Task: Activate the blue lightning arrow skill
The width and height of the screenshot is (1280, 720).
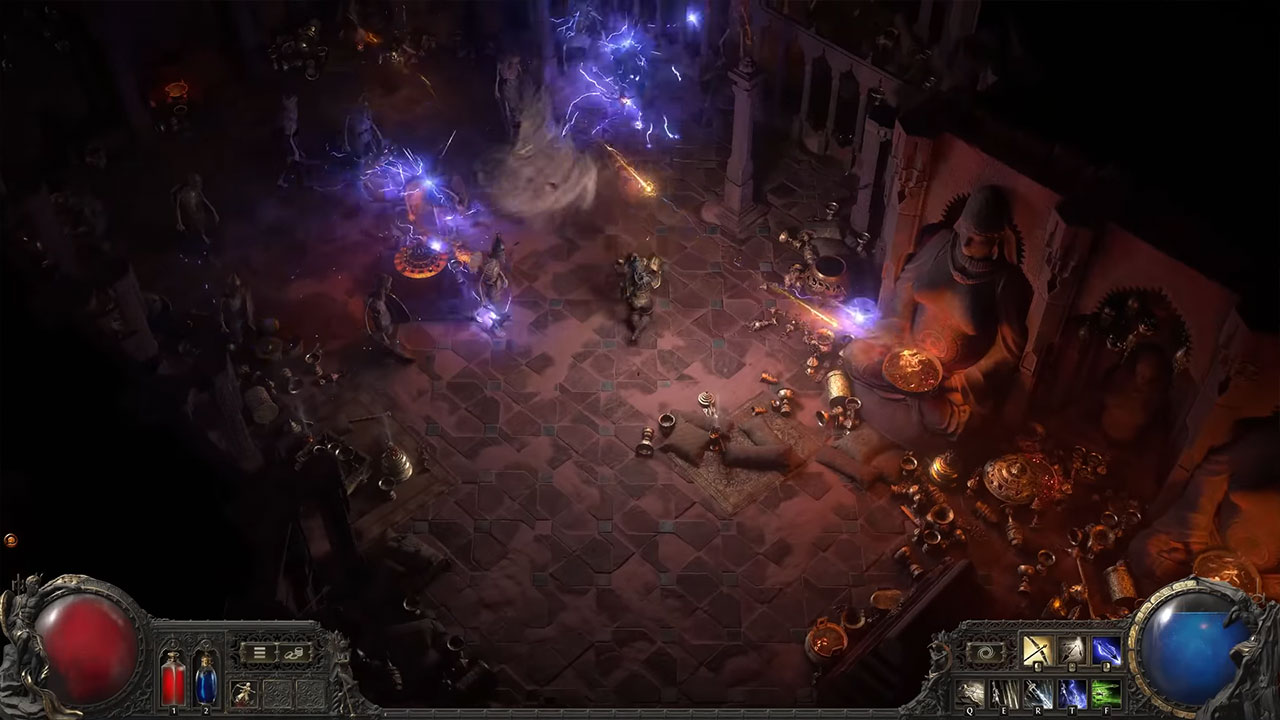Action: click(x=1107, y=652)
